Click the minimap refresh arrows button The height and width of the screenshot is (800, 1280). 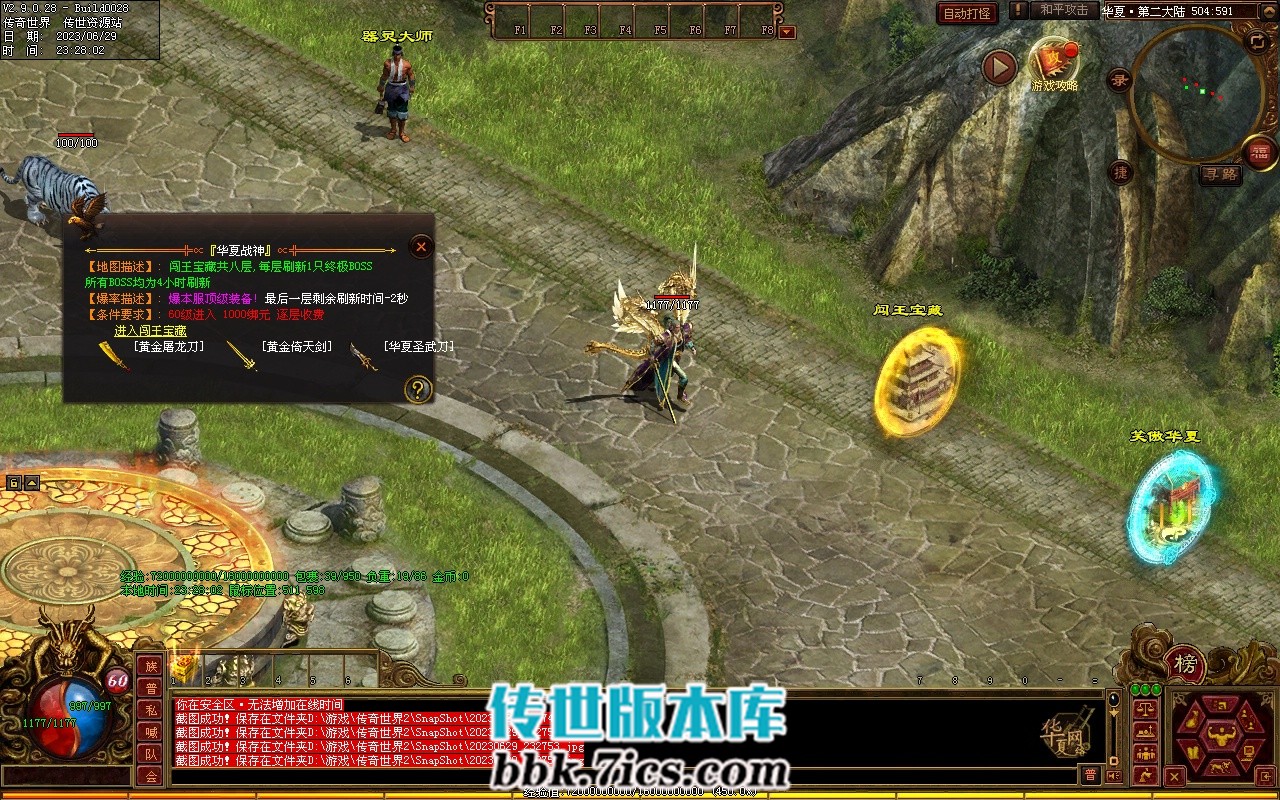1257,41
